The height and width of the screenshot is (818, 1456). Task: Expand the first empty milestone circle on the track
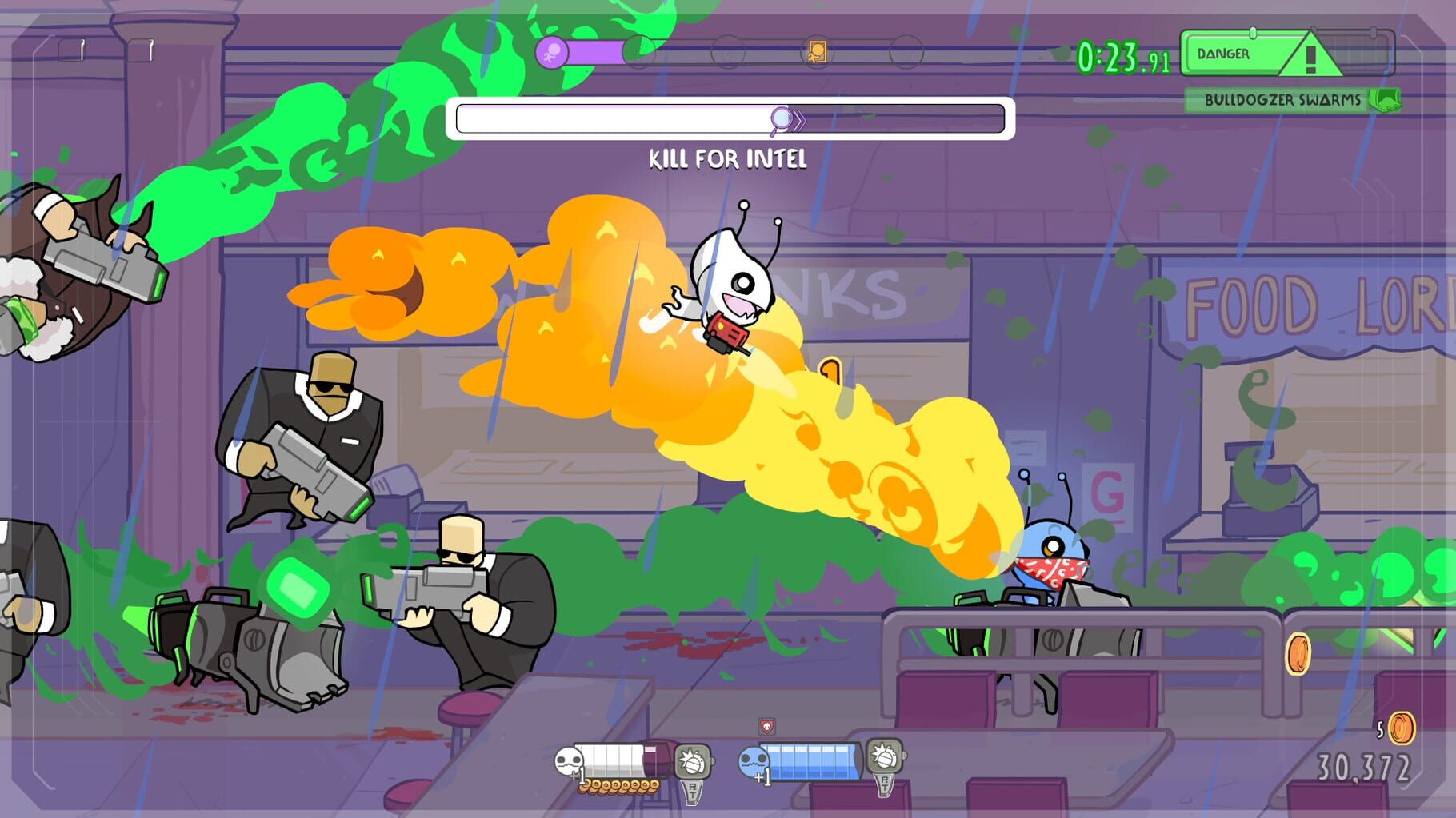coord(638,52)
